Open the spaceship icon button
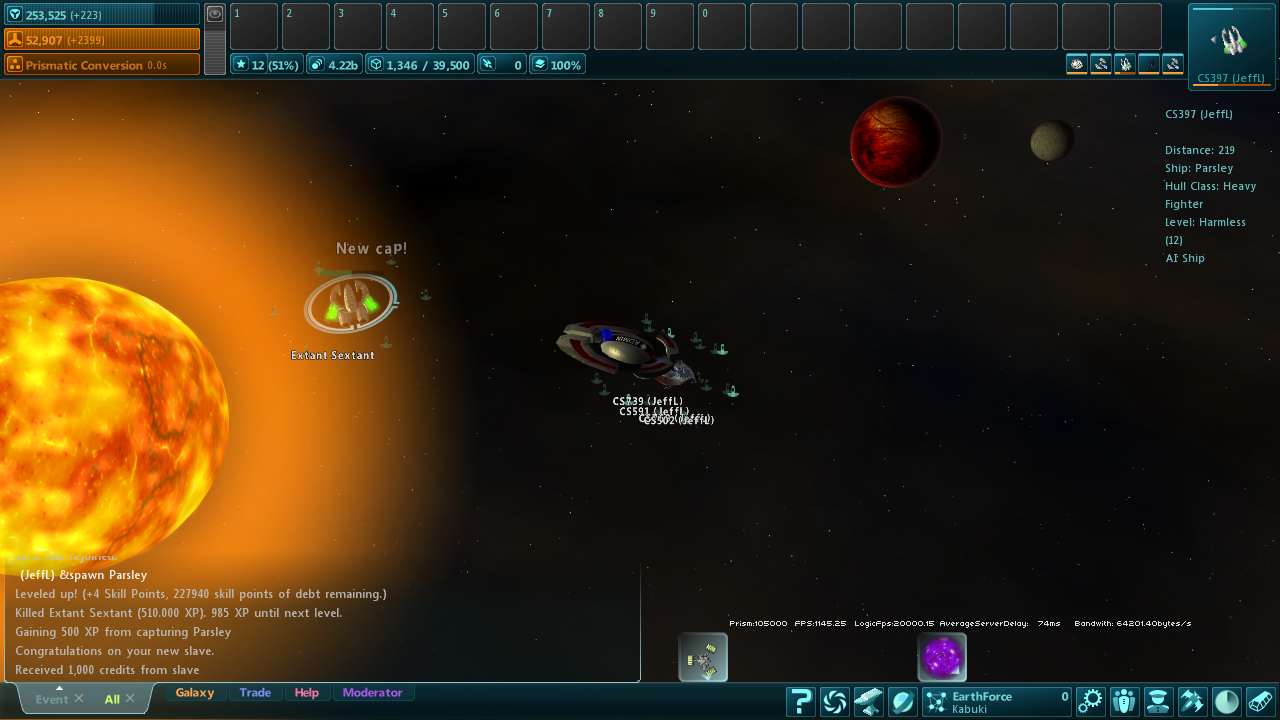The width and height of the screenshot is (1280, 720). point(1192,701)
